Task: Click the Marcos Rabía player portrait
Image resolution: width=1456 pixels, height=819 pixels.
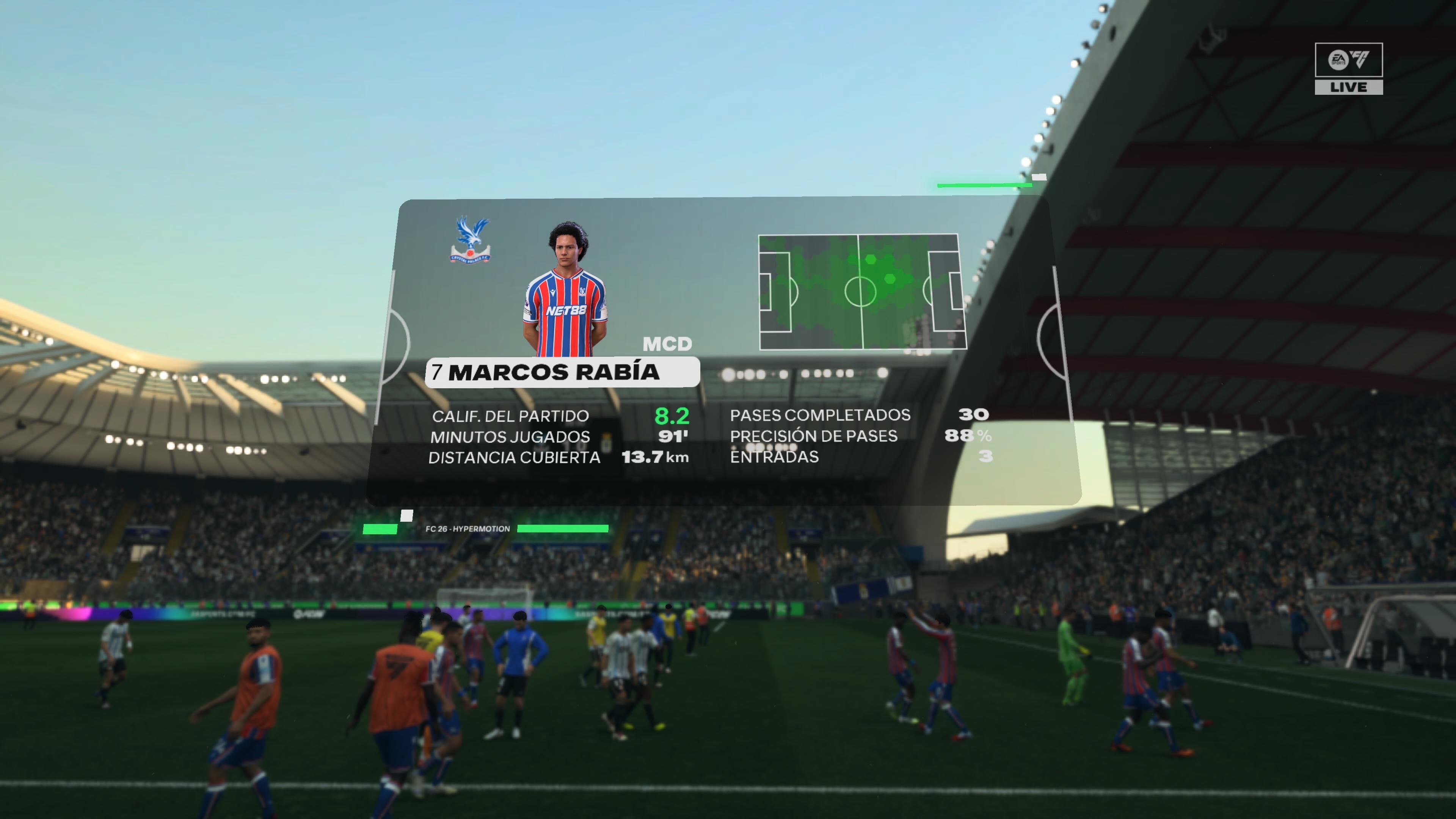Action: pyautogui.click(x=565, y=289)
